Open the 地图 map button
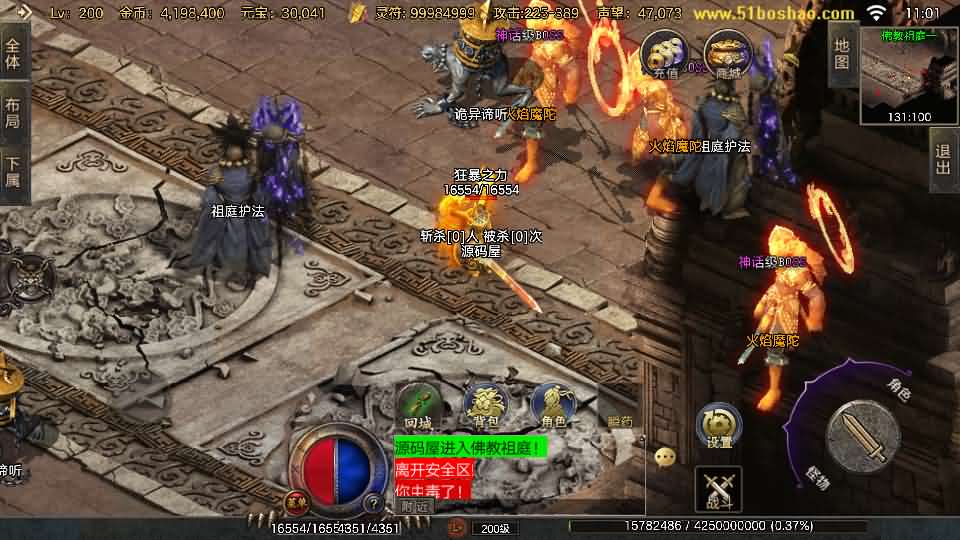 [842, 53]
